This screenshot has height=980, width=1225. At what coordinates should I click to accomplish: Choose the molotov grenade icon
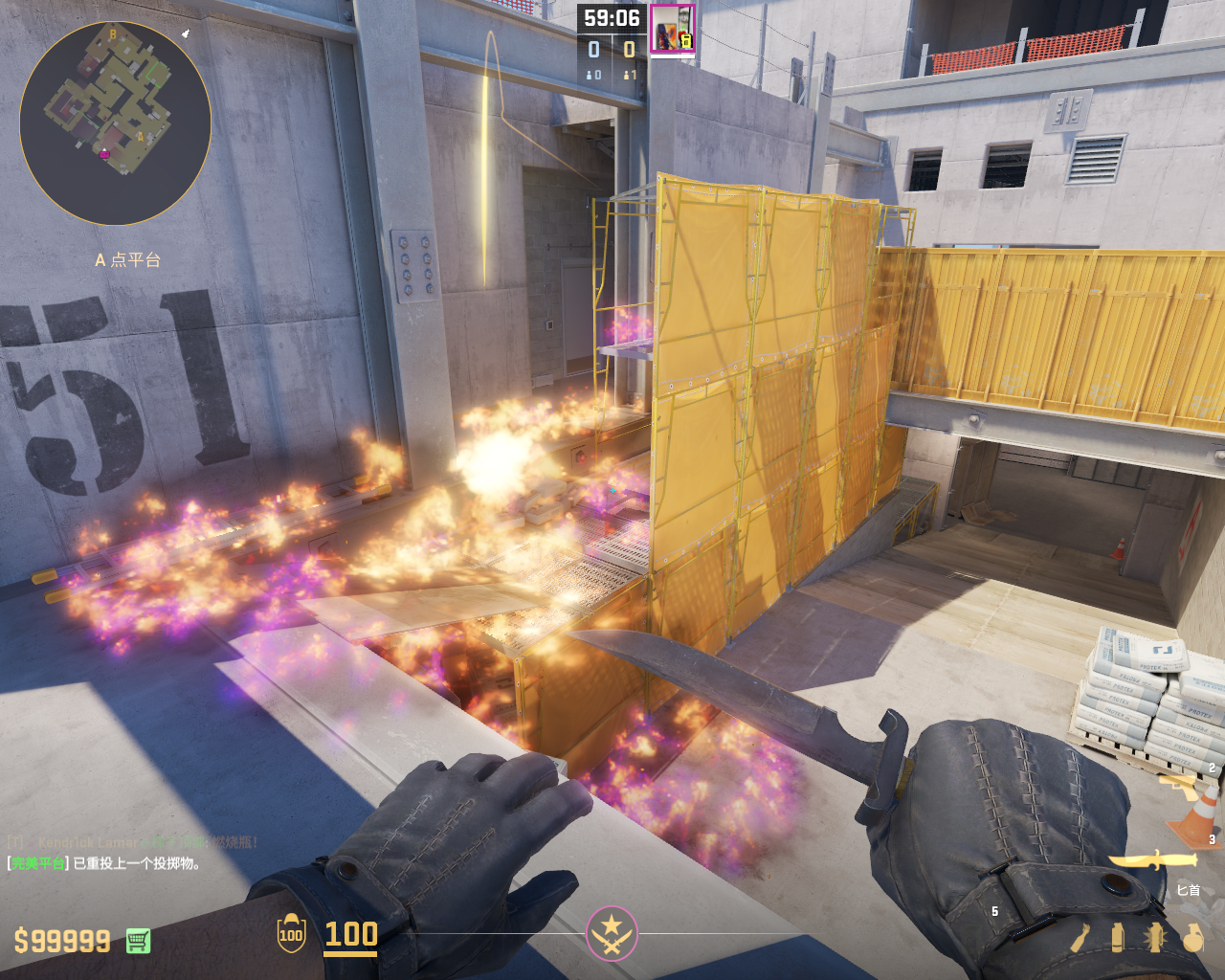1080,938
